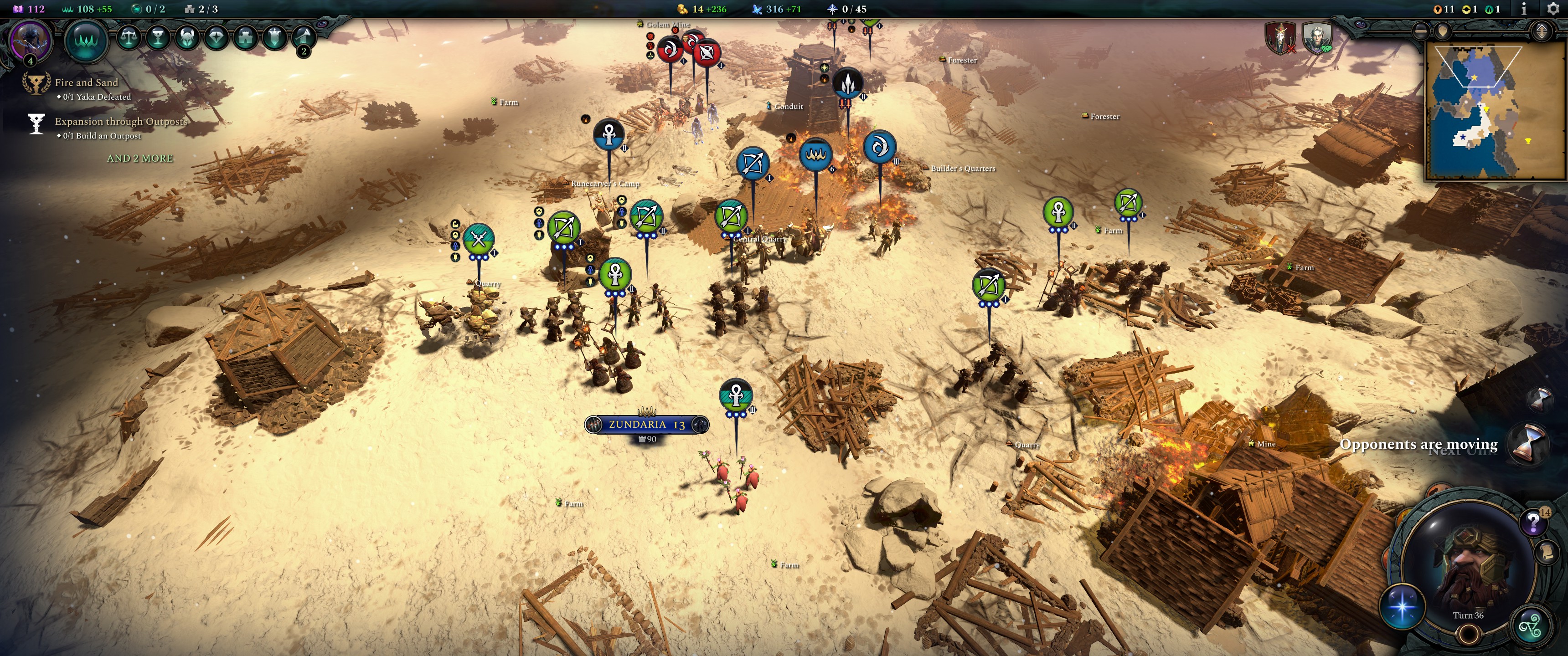
Task: Open the cities overview castle icon
Action: [246, 36]
